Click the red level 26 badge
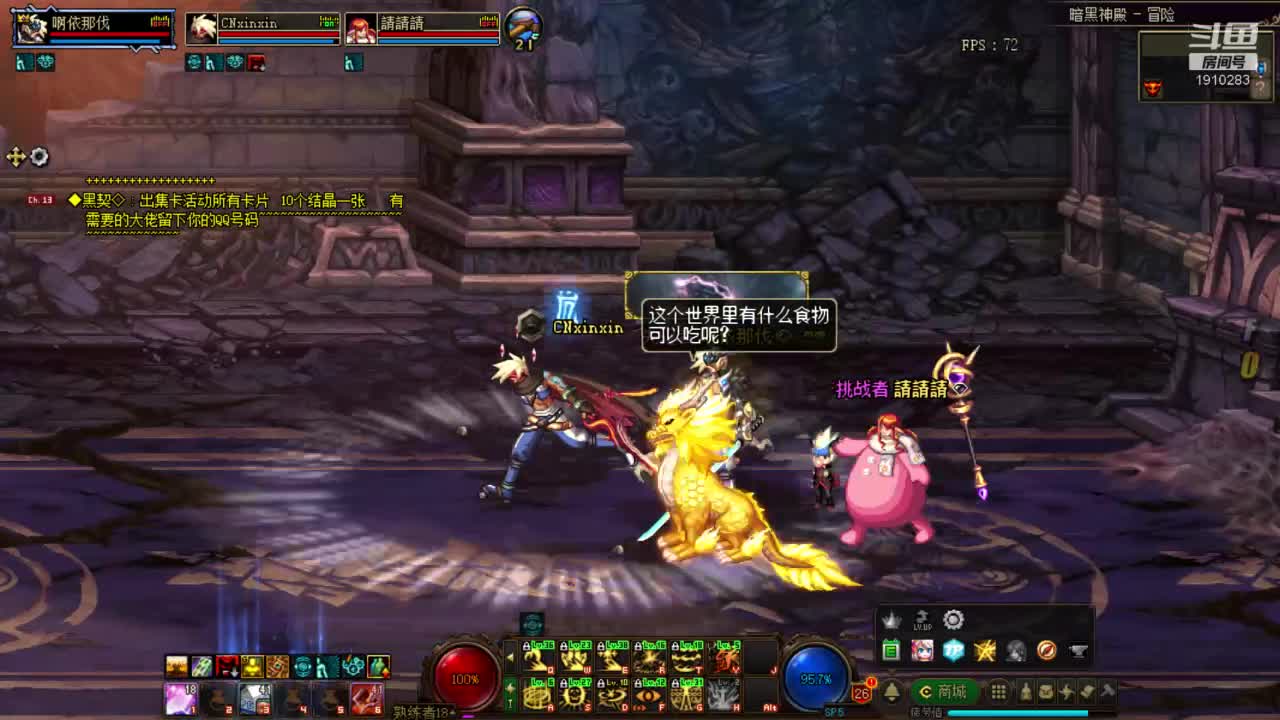This screenshot has height=720, width=1280. pos(861,692)
